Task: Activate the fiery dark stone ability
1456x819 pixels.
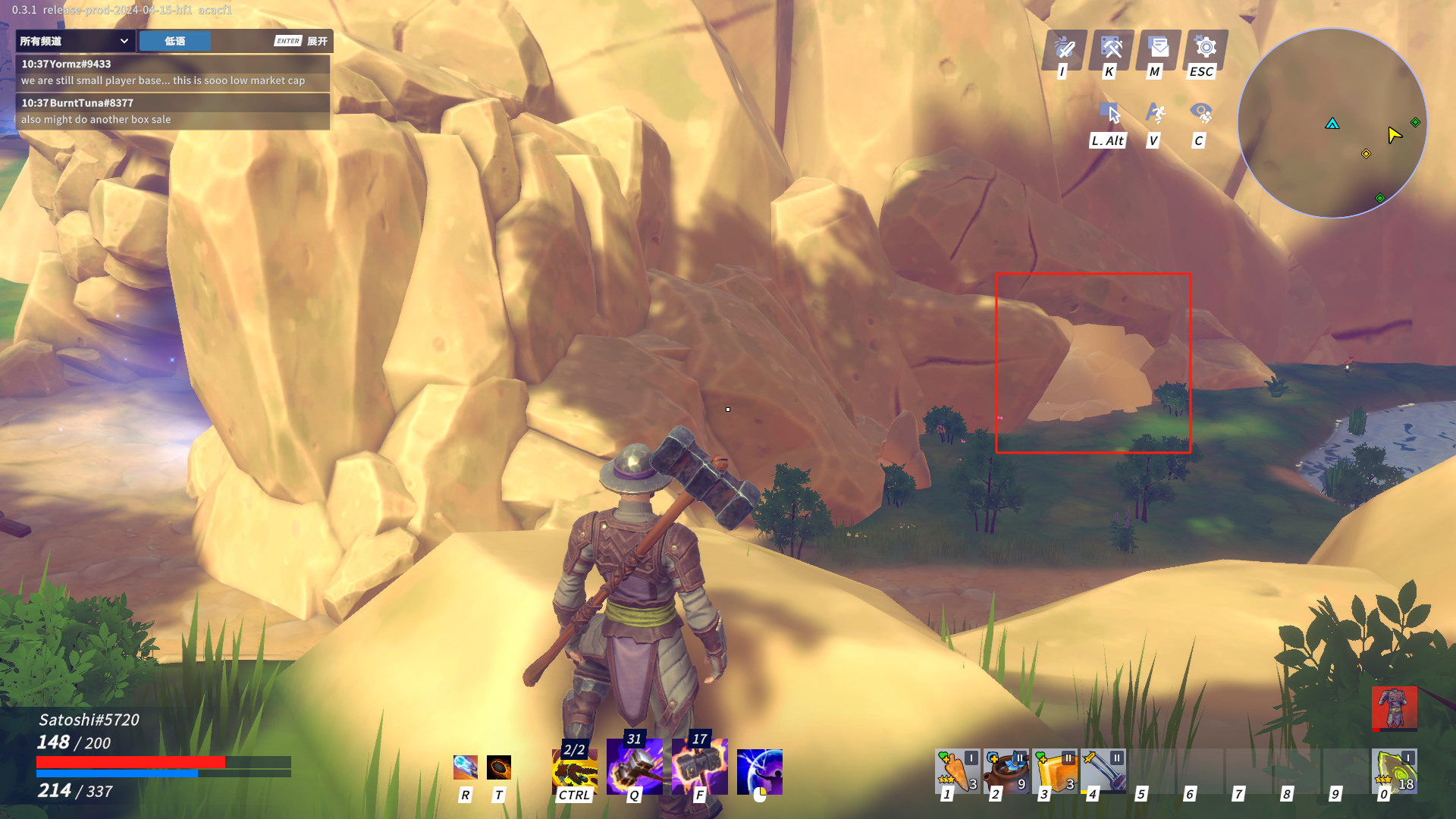Action: 499,767
